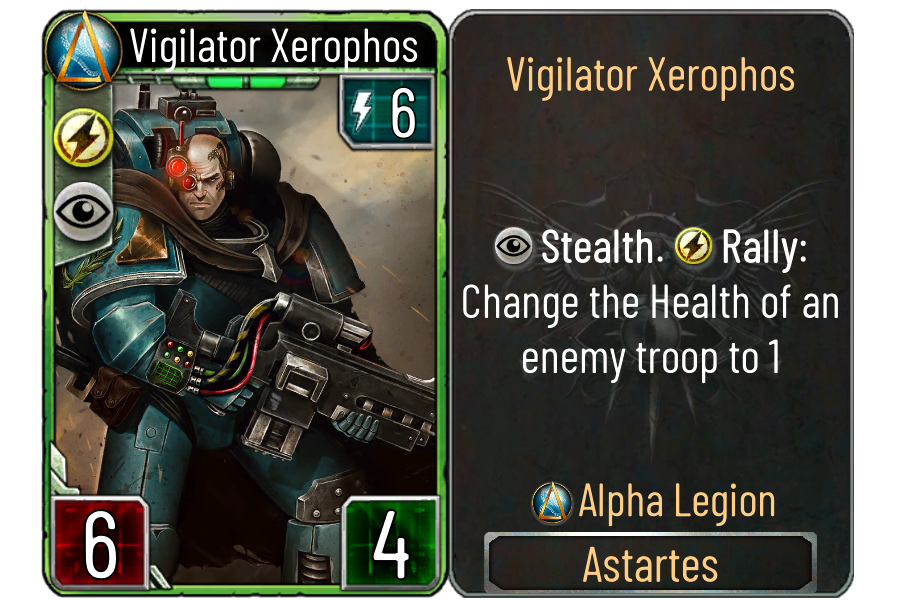This screenshot has width=900, height=600.
Task: Click the Alpha Legion faction name in description panel
Action: 677,502
